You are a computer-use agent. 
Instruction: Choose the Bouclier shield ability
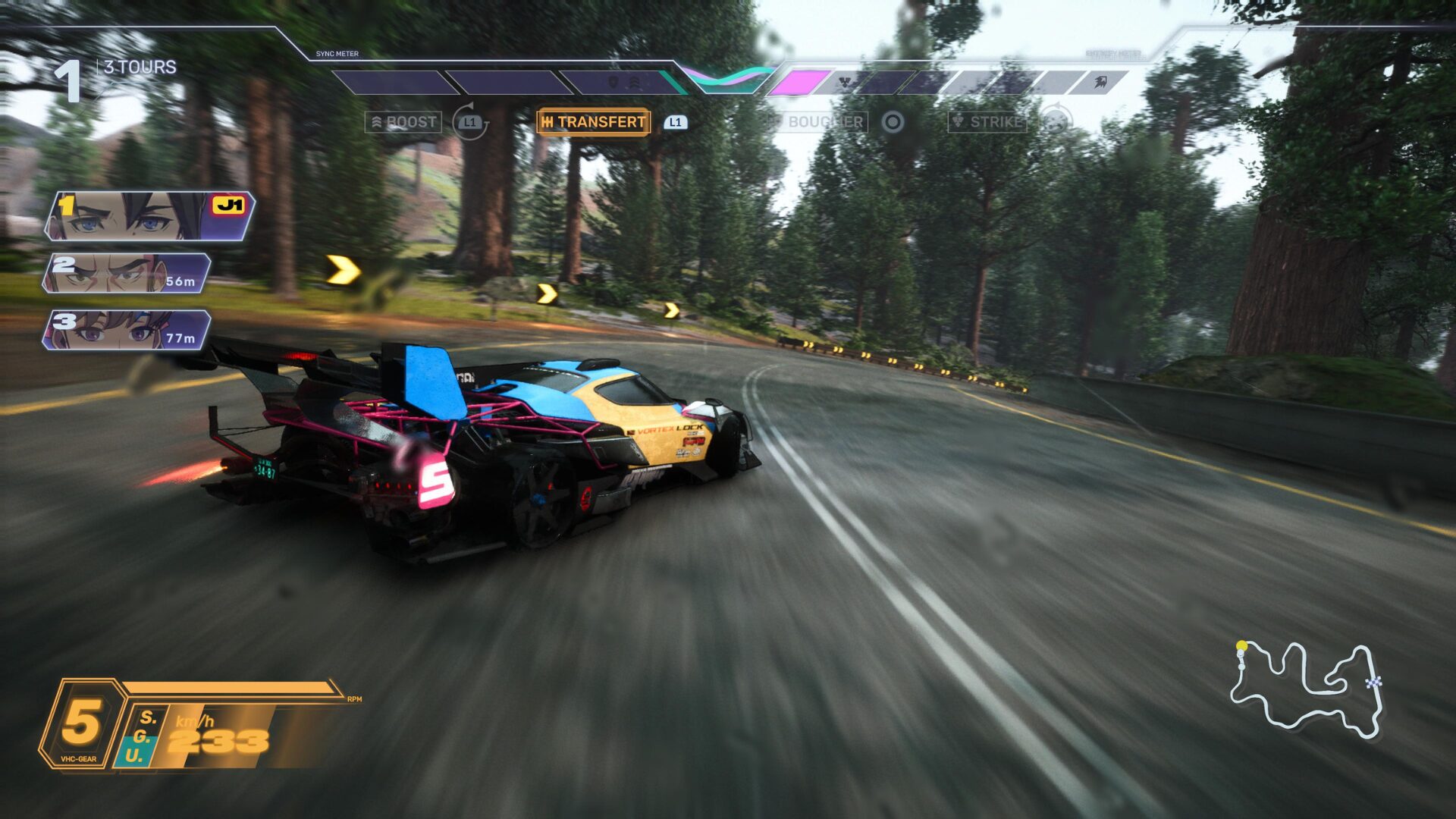817,122
